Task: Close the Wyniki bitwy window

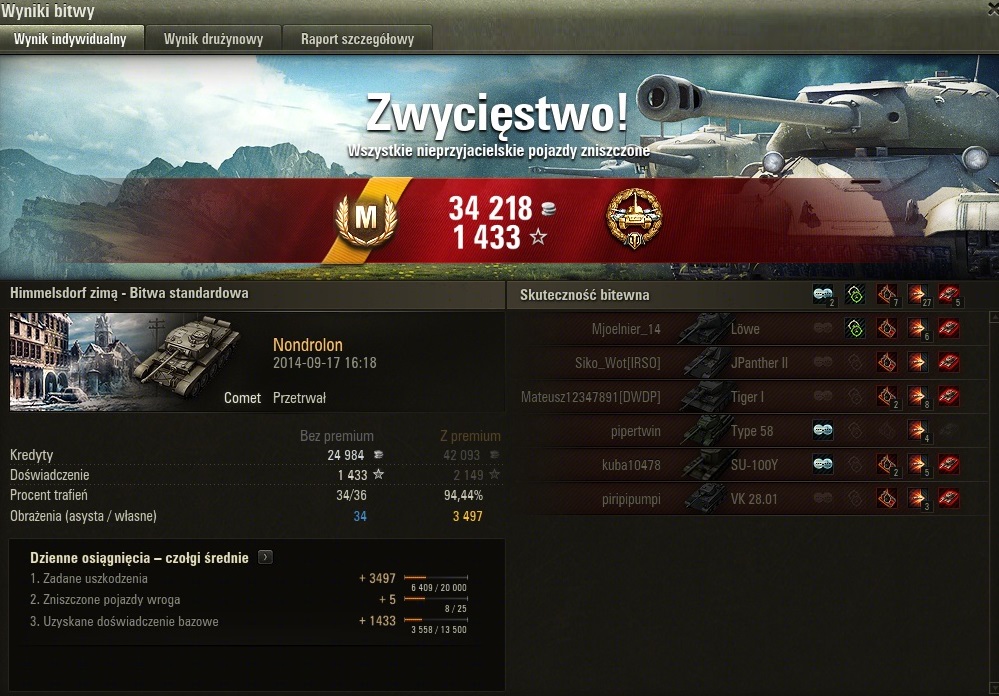Action: (x=990, y=8)
